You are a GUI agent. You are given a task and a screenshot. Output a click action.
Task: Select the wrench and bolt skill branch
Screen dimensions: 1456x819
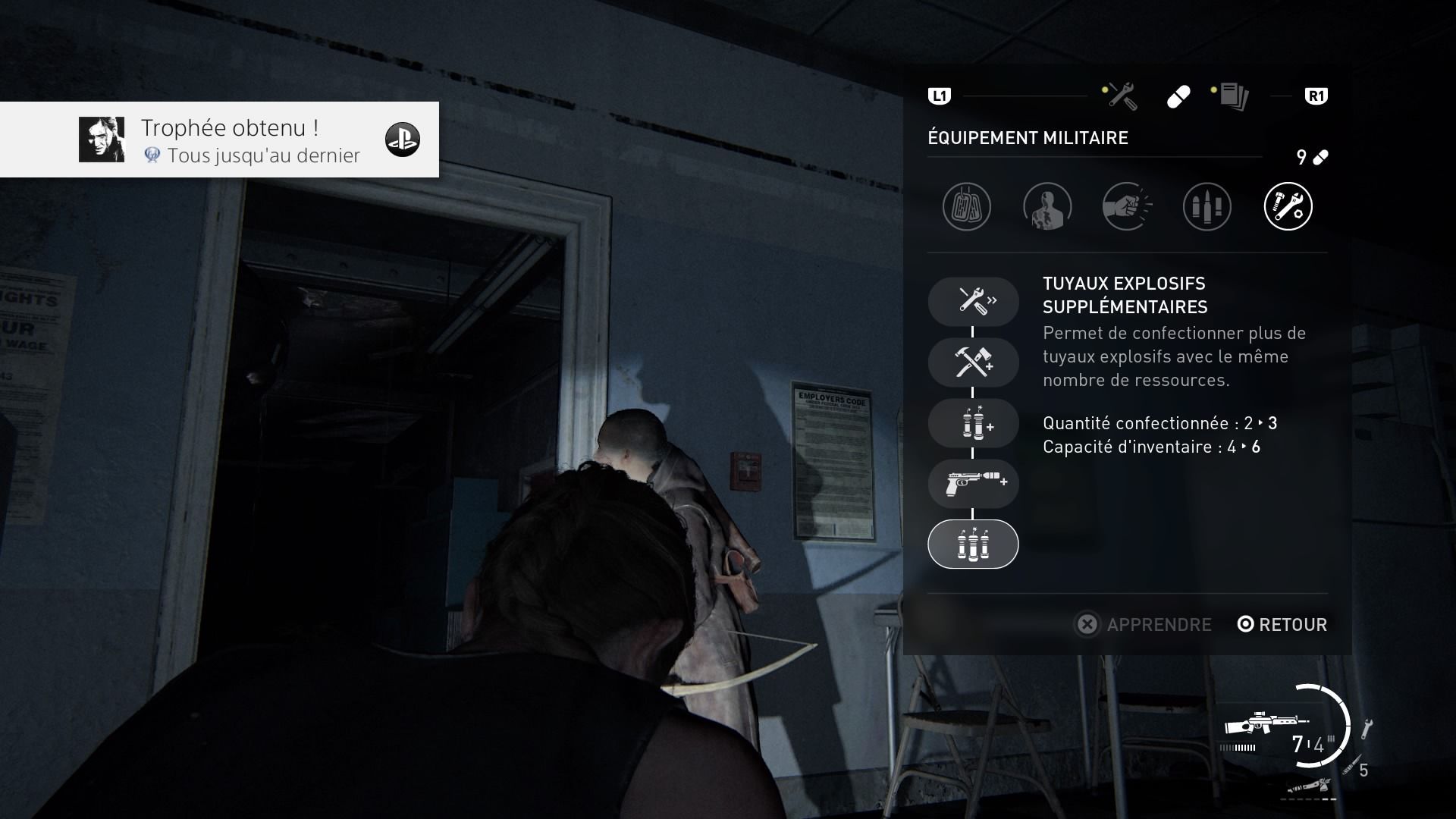[1288, 206]
